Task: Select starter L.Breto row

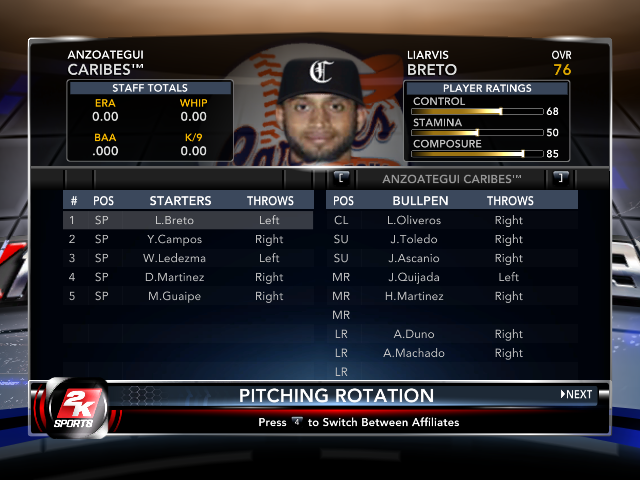Action: pyautogui.click(x=187, y=220)
